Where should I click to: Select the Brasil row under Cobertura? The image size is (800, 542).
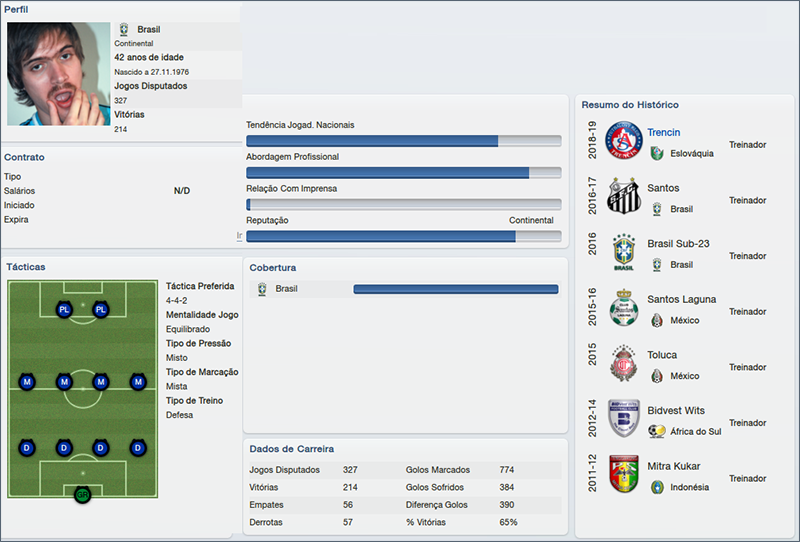tap(286, 289)
